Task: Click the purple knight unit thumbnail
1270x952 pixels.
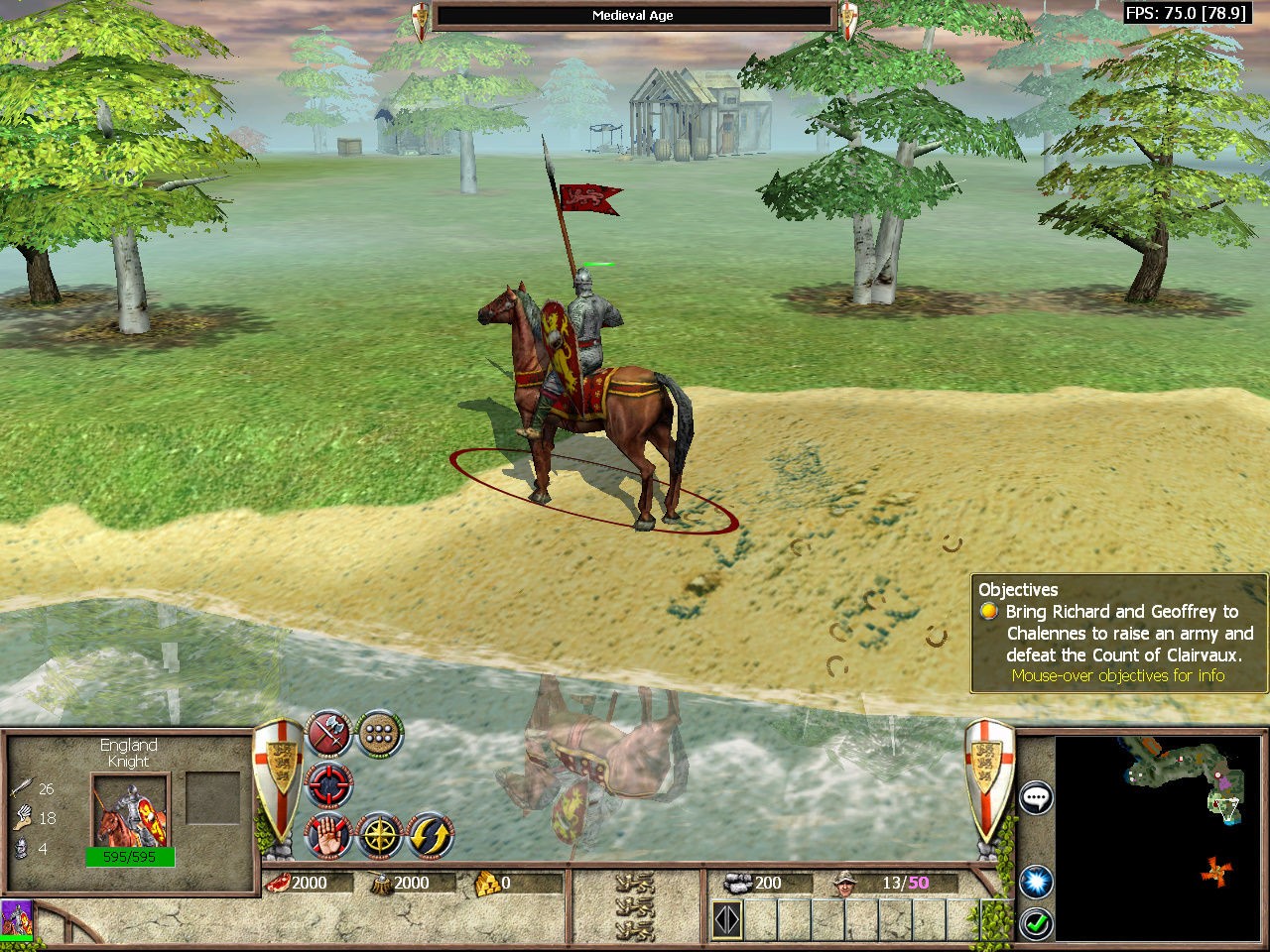Action: click(17, 917)
